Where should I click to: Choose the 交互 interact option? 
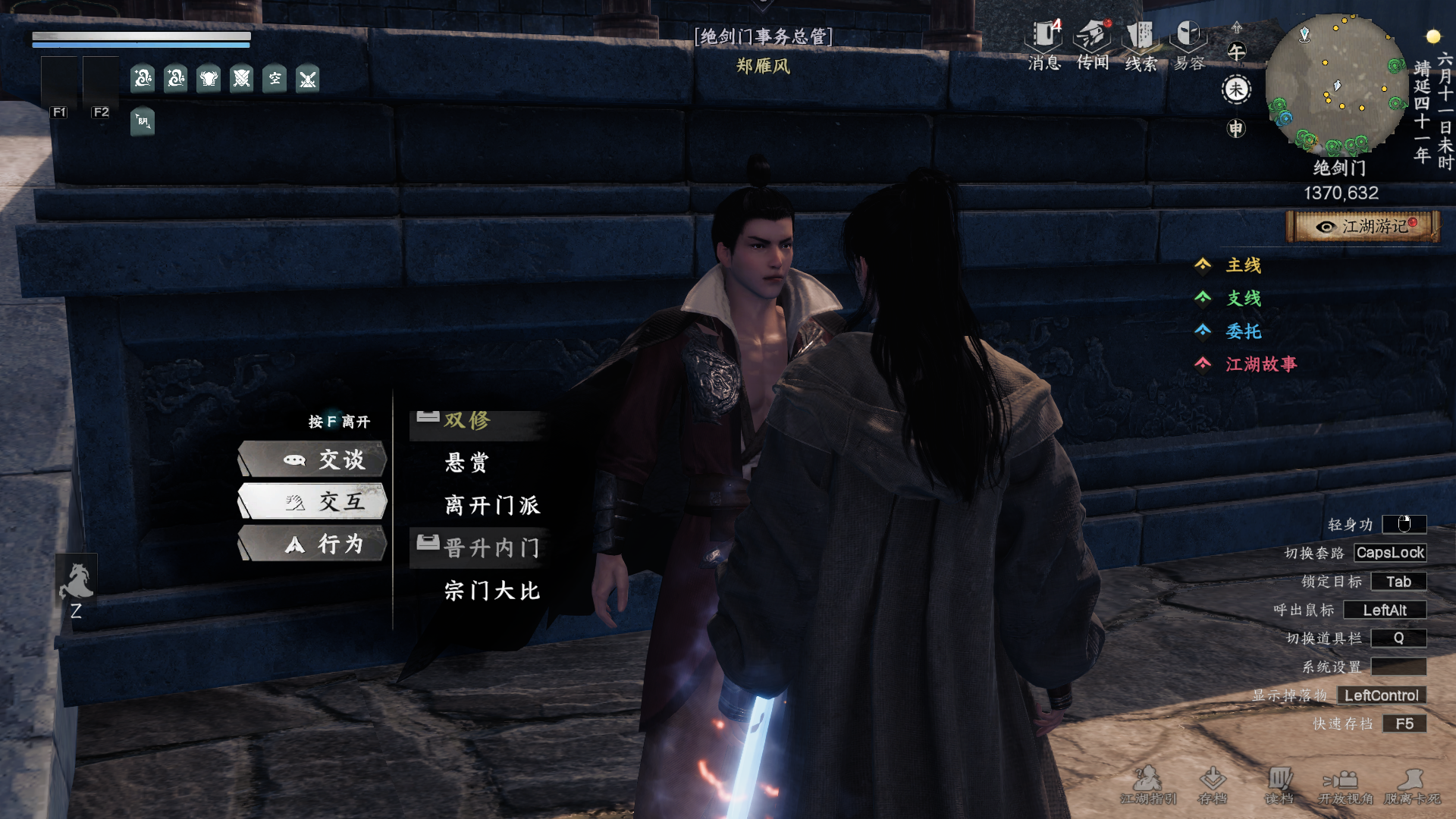[313, 501]
